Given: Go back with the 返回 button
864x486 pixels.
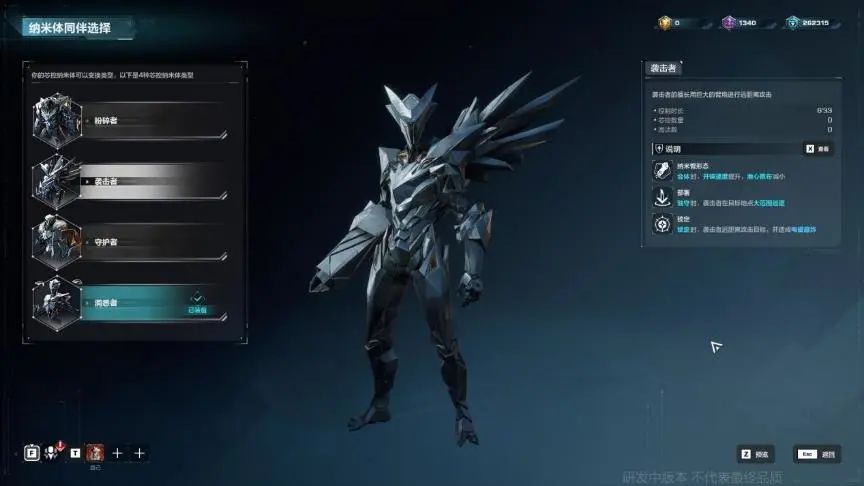Looking at the screenshot, I should tap(817, 454).
